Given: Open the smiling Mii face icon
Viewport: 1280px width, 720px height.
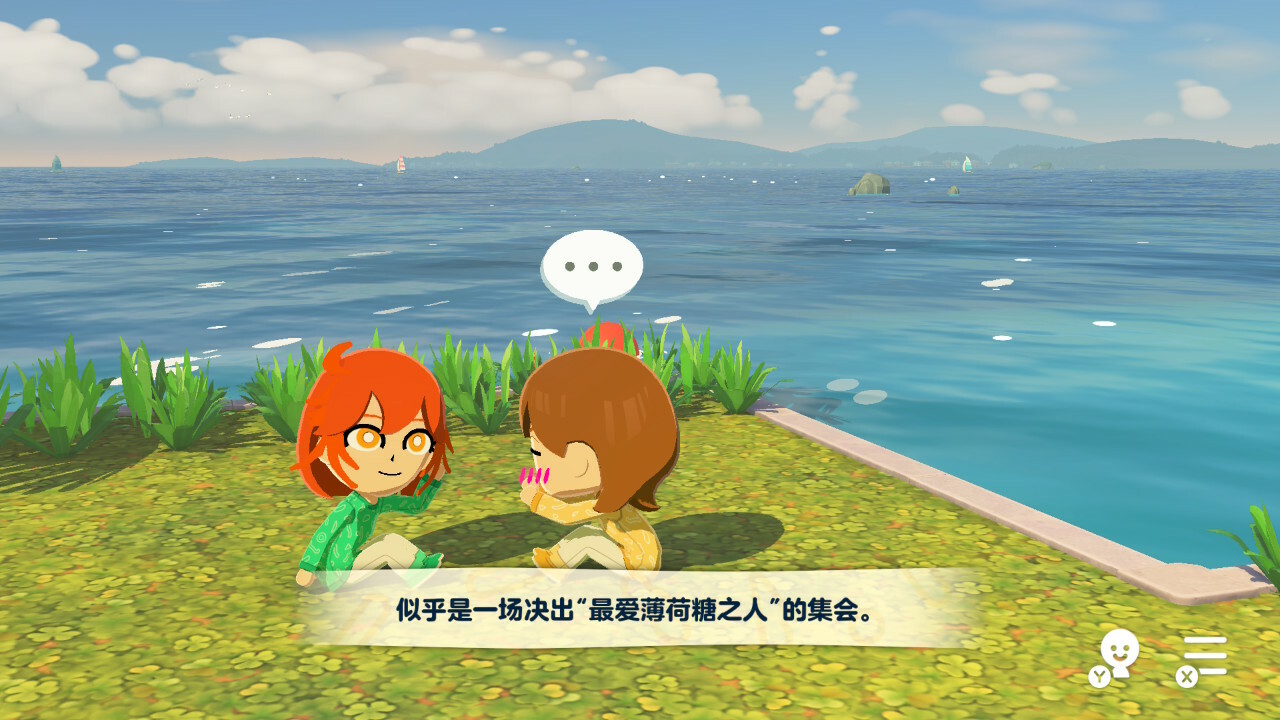Looking at the screenshot, I should (1119, 654).
